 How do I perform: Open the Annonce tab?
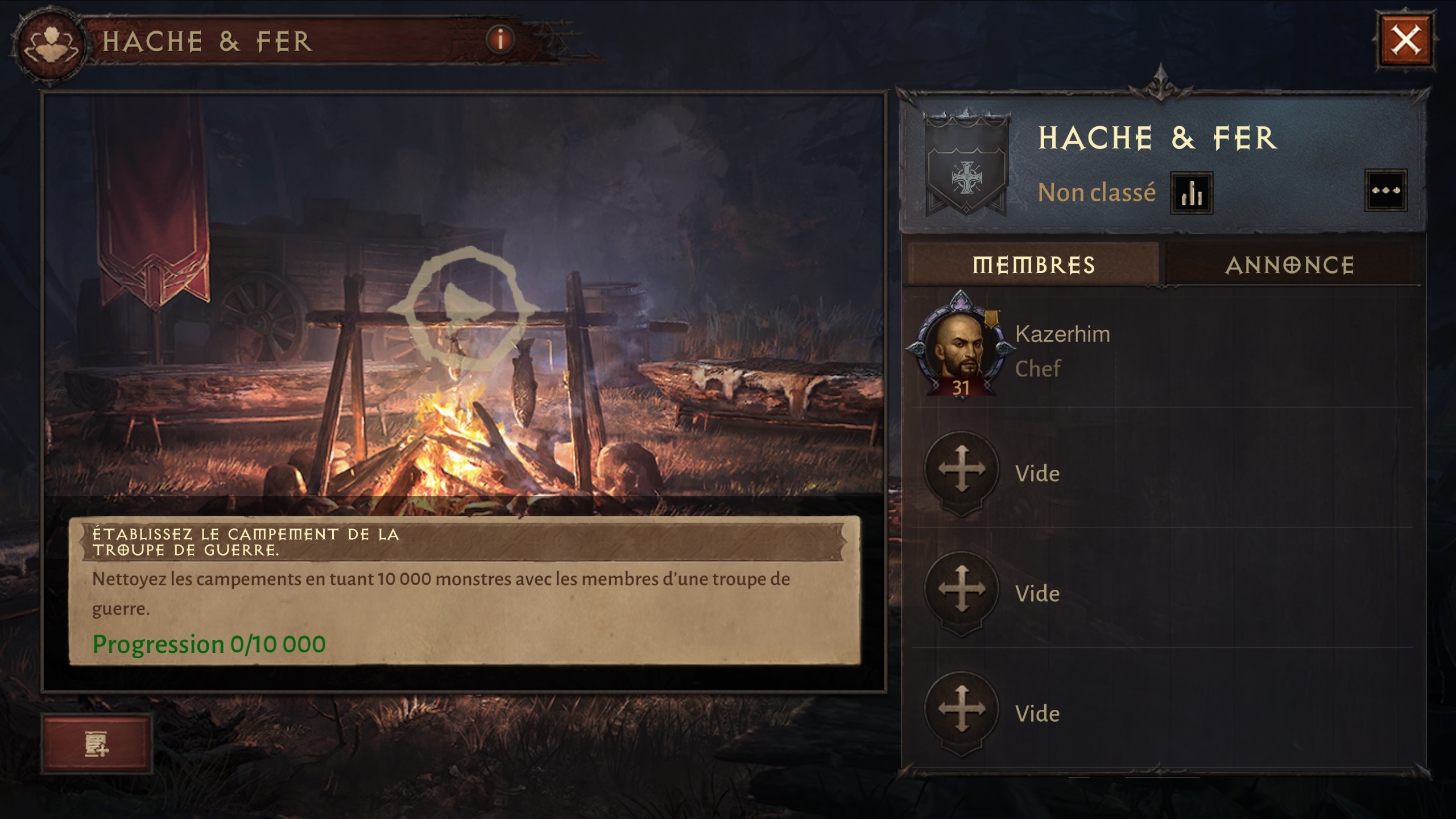tap(1290, 265)
